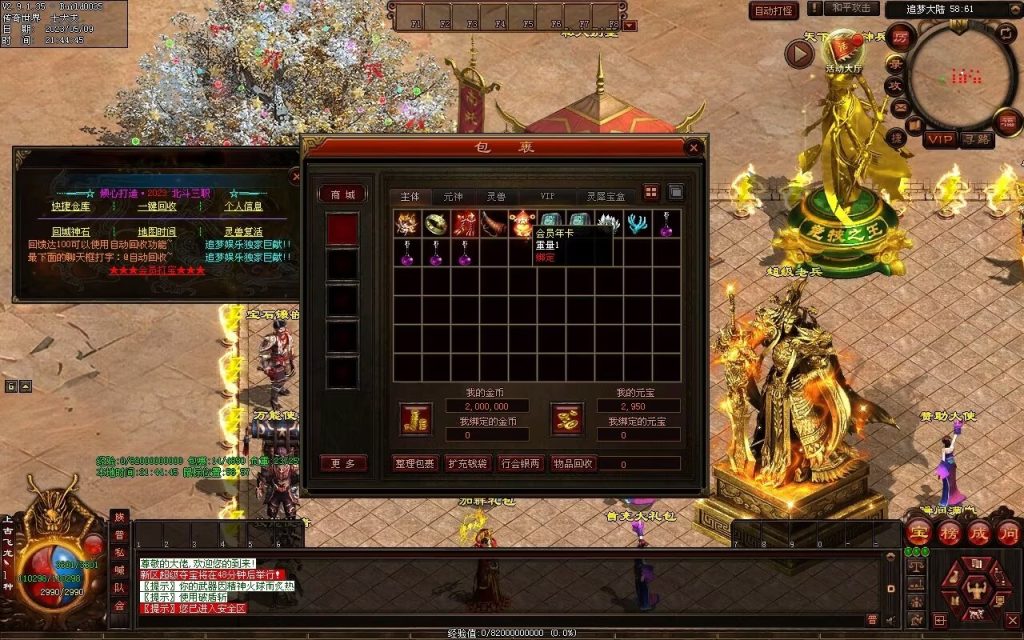Click the VIP button below the minimap
Screen dimensions: 1024x640
pos(939,139)
